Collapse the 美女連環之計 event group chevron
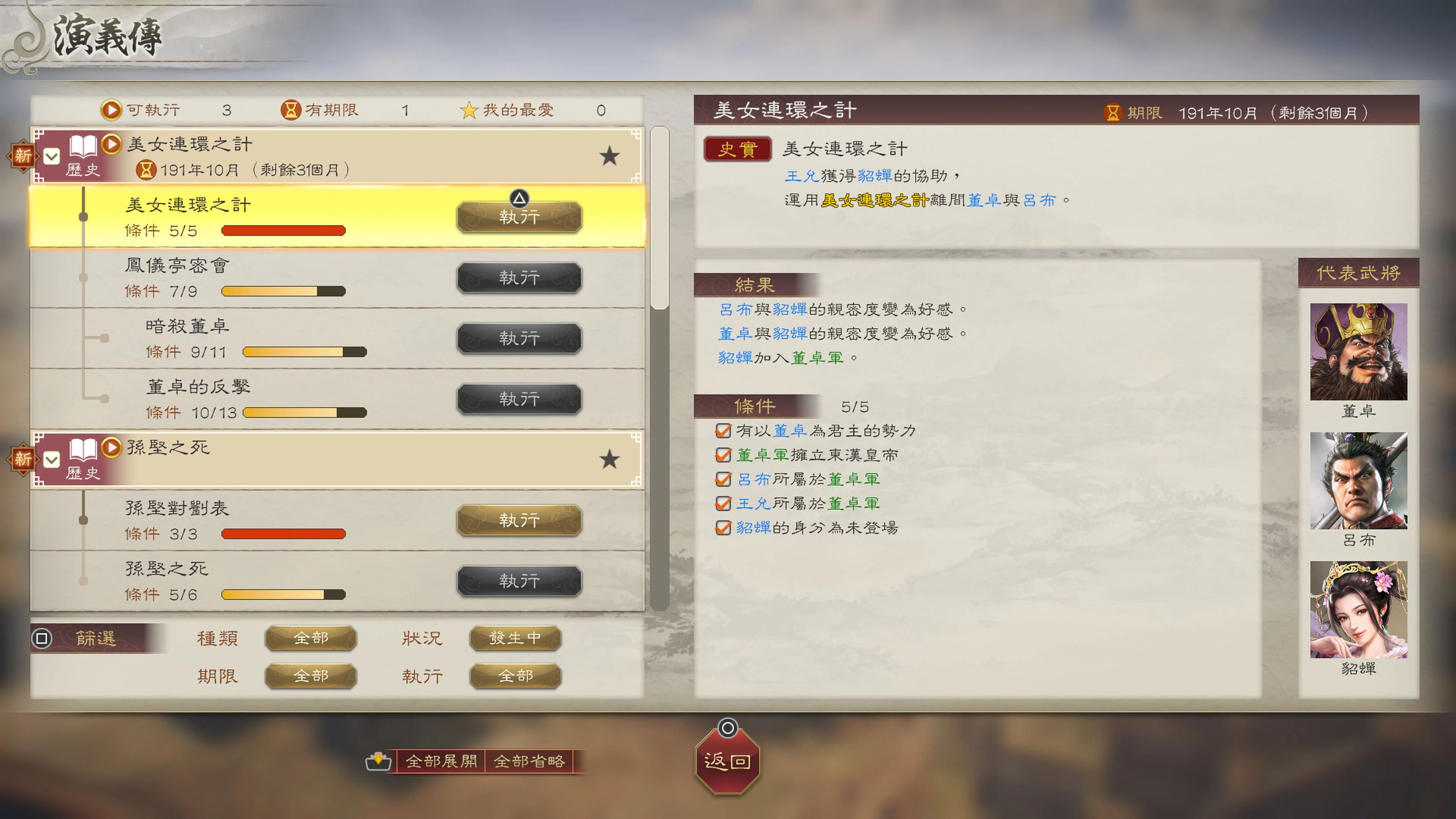Screen dimensions: 1456x819 coord(52,157)
